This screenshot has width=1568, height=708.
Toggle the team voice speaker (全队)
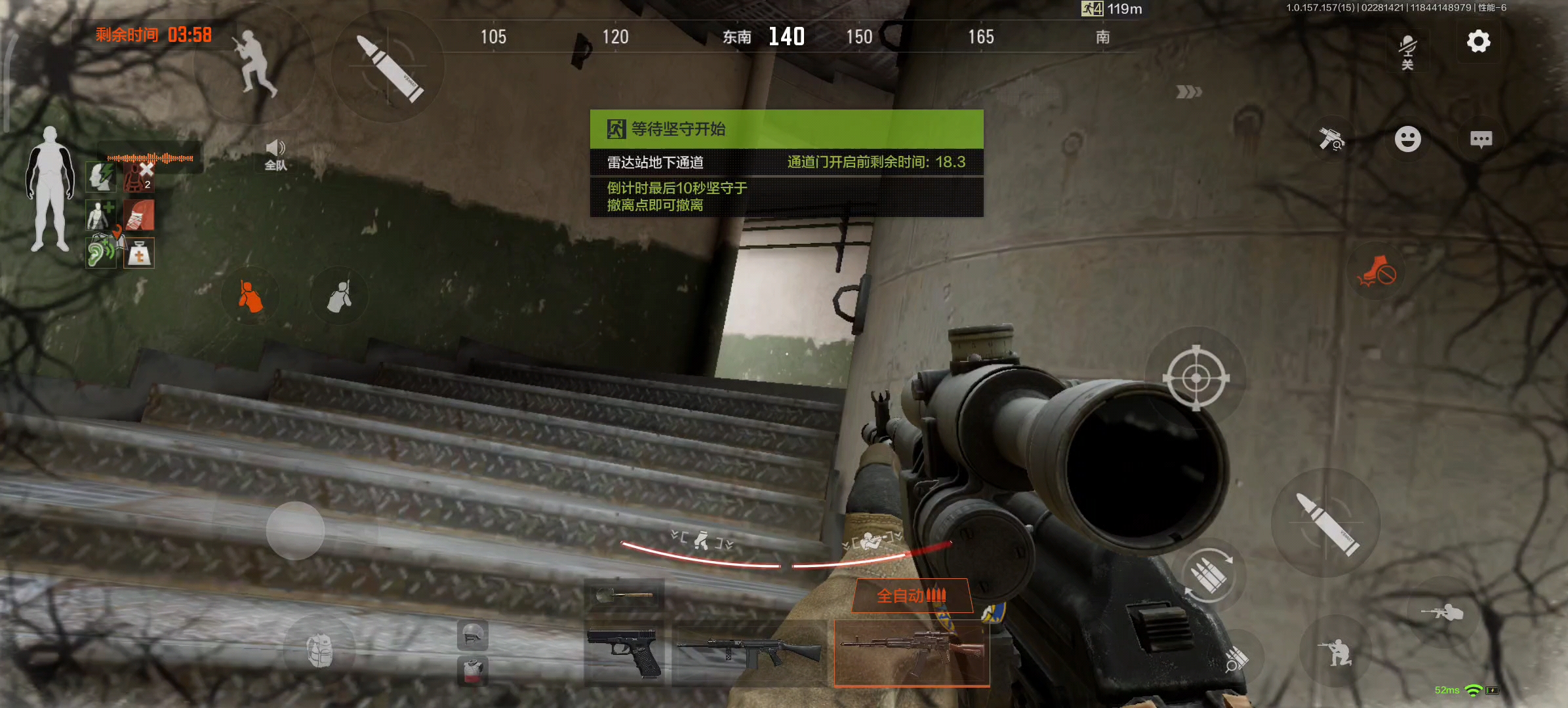click(x=275, y=155)
